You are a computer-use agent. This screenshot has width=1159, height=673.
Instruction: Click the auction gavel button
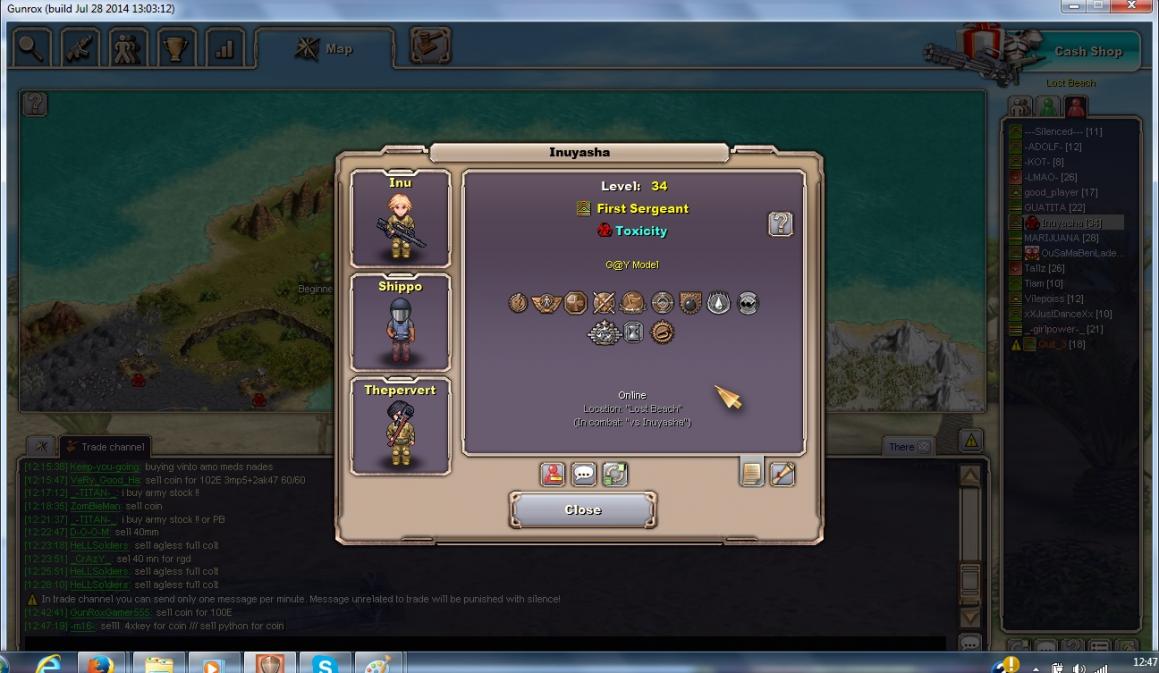click(x=430, y=47)
